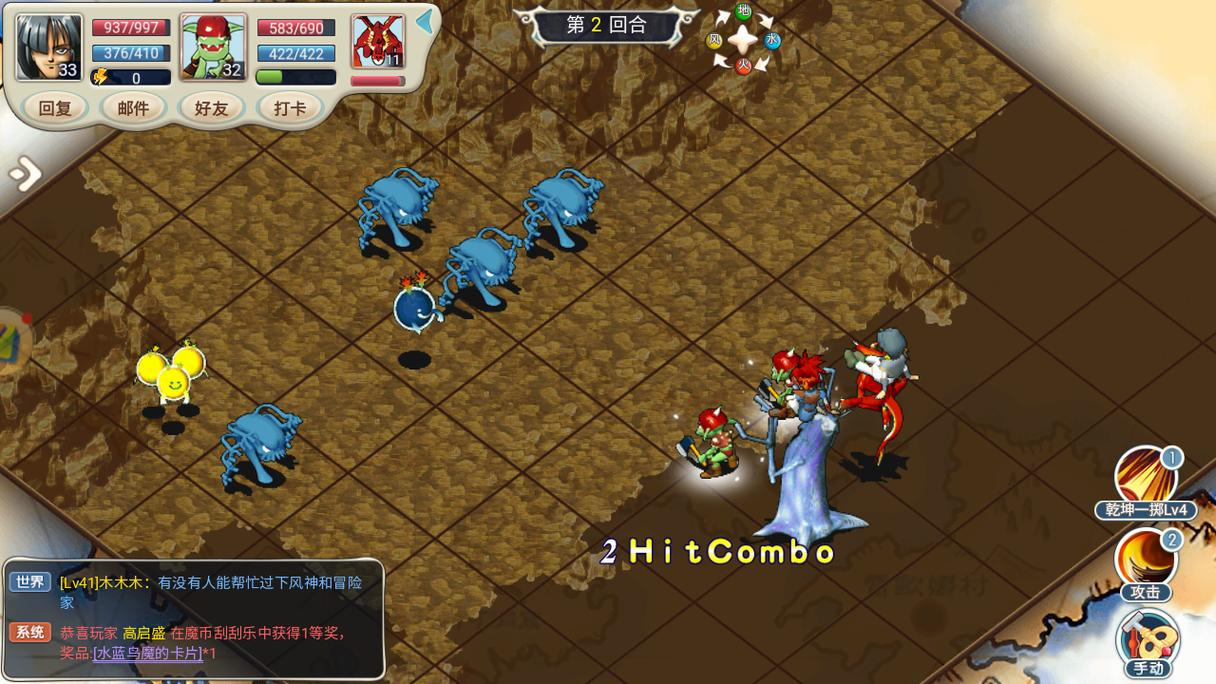Collapse the status panel with blue arrow
Viewport: 1216px width, 684px height.
click(425, 22)
